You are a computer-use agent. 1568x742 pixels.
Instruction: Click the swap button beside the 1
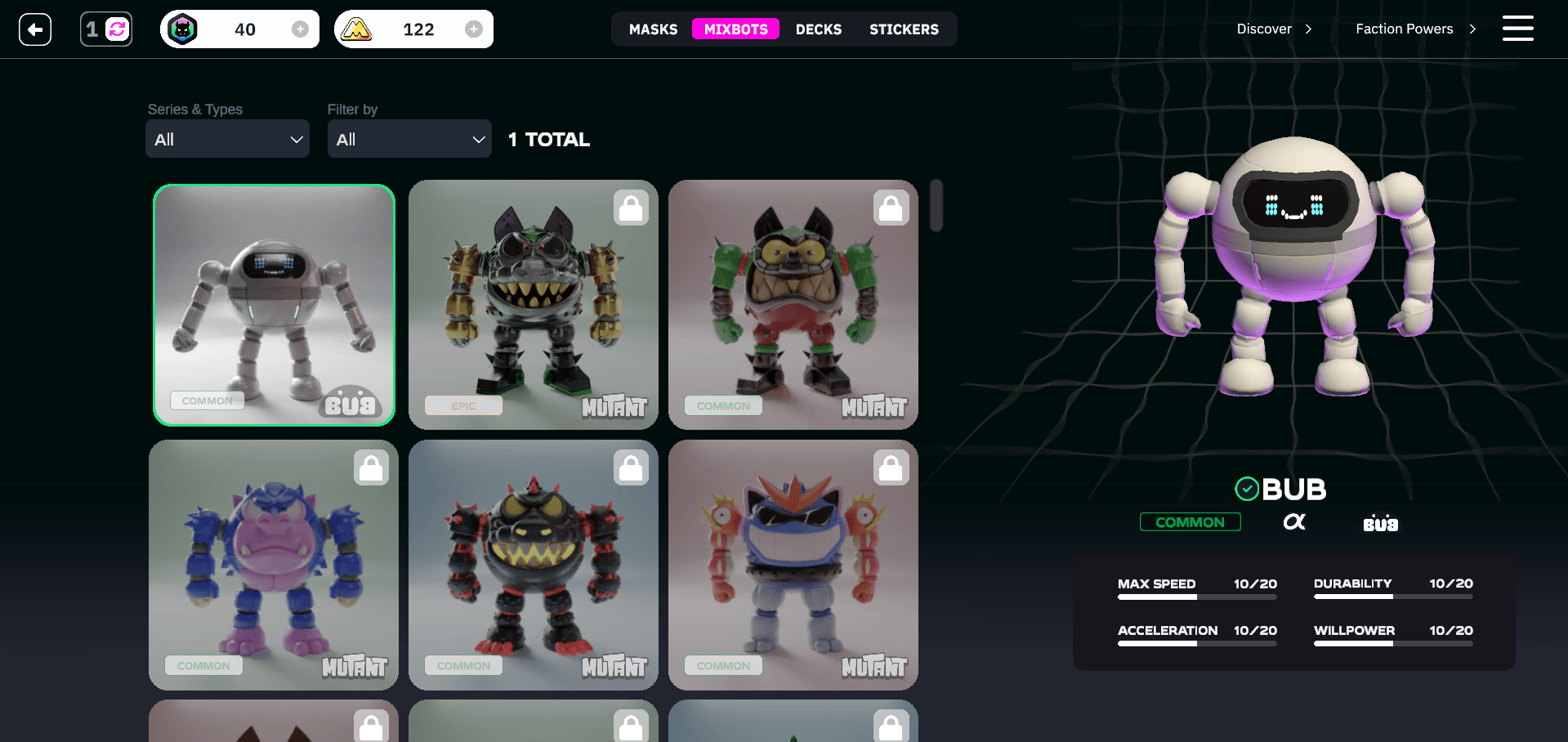(x=118, y=30)
